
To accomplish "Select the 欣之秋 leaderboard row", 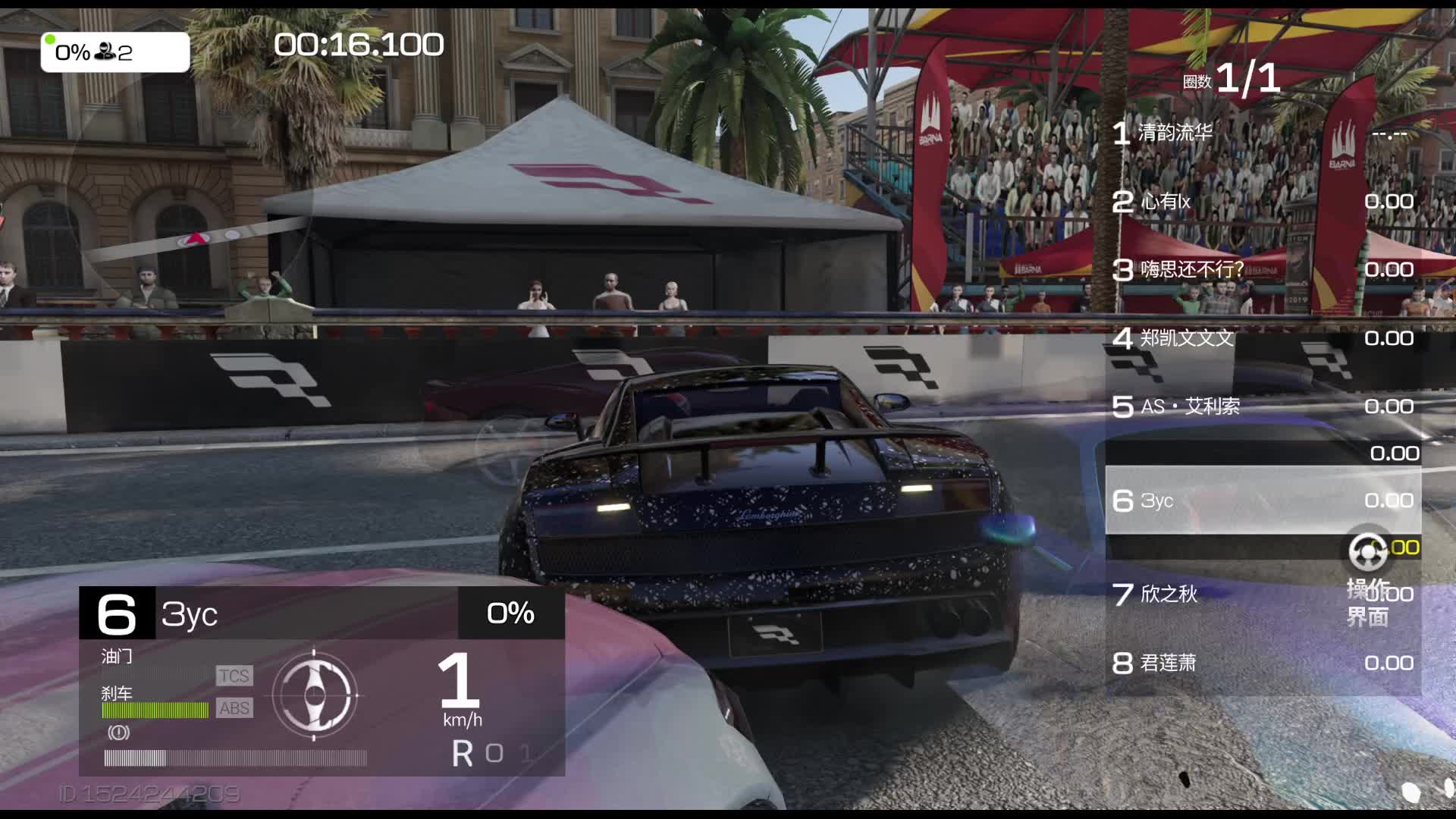I will [x=1228, y=594].
